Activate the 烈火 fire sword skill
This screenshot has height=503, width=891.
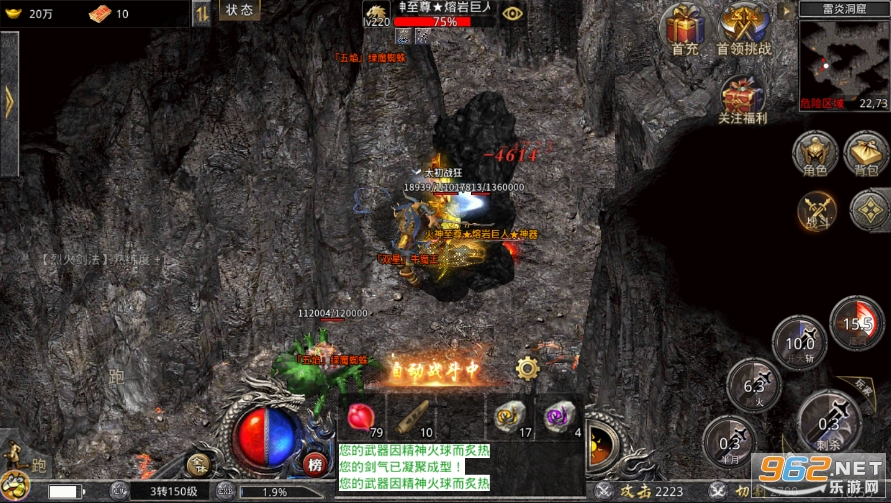753,385
